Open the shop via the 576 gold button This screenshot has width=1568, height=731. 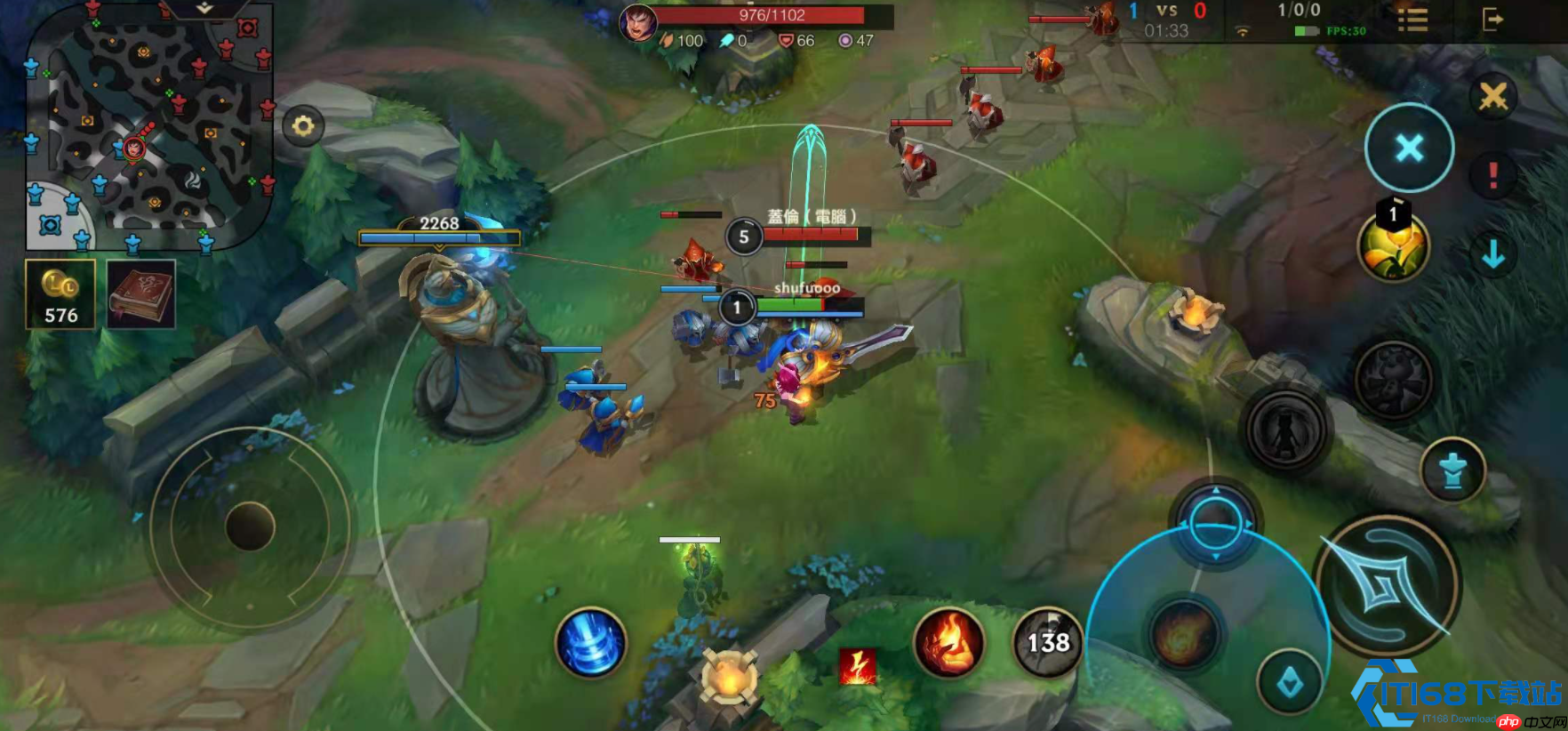(60, 294)
